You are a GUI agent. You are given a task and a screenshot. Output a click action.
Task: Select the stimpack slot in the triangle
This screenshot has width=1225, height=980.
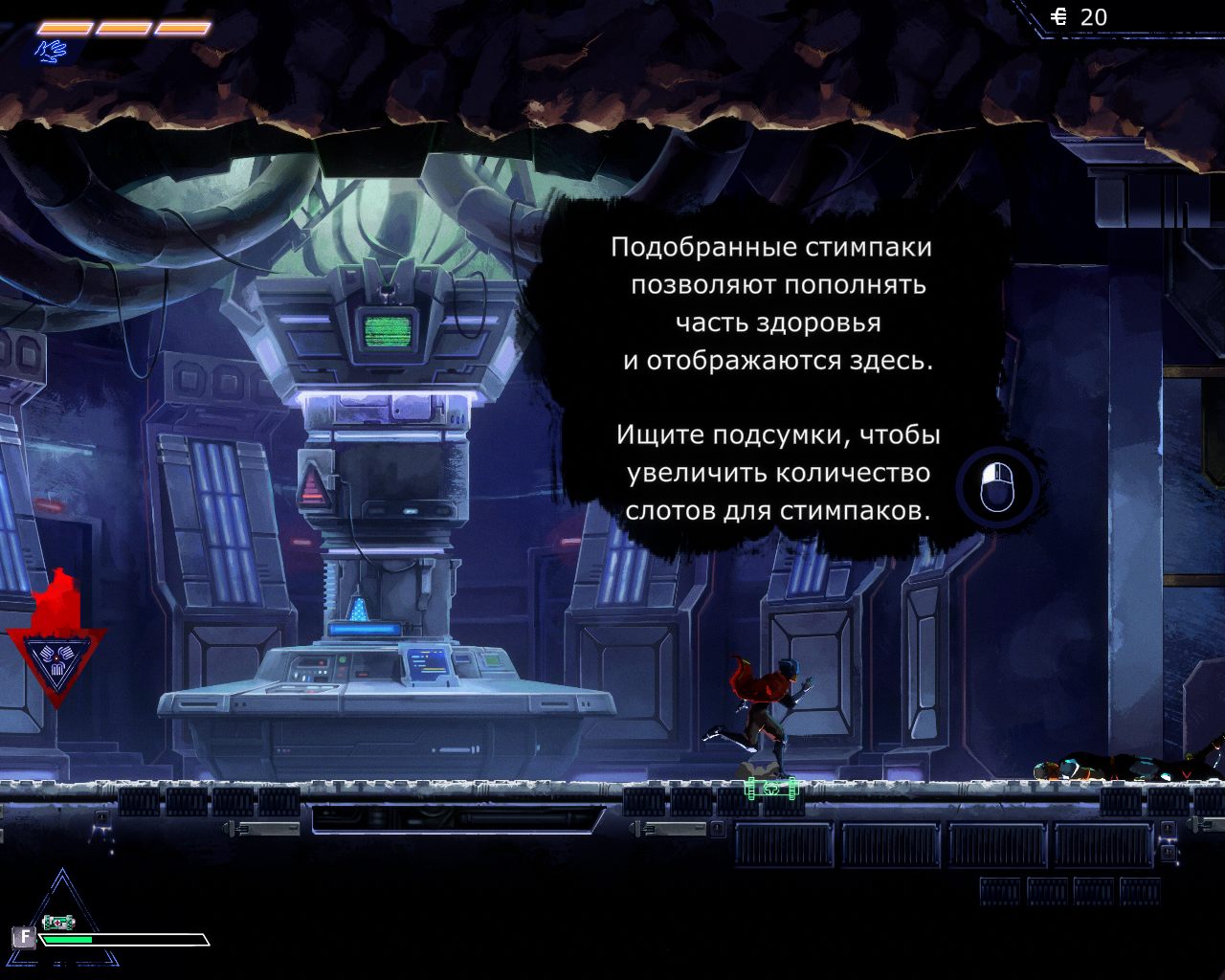coord(59,922)
